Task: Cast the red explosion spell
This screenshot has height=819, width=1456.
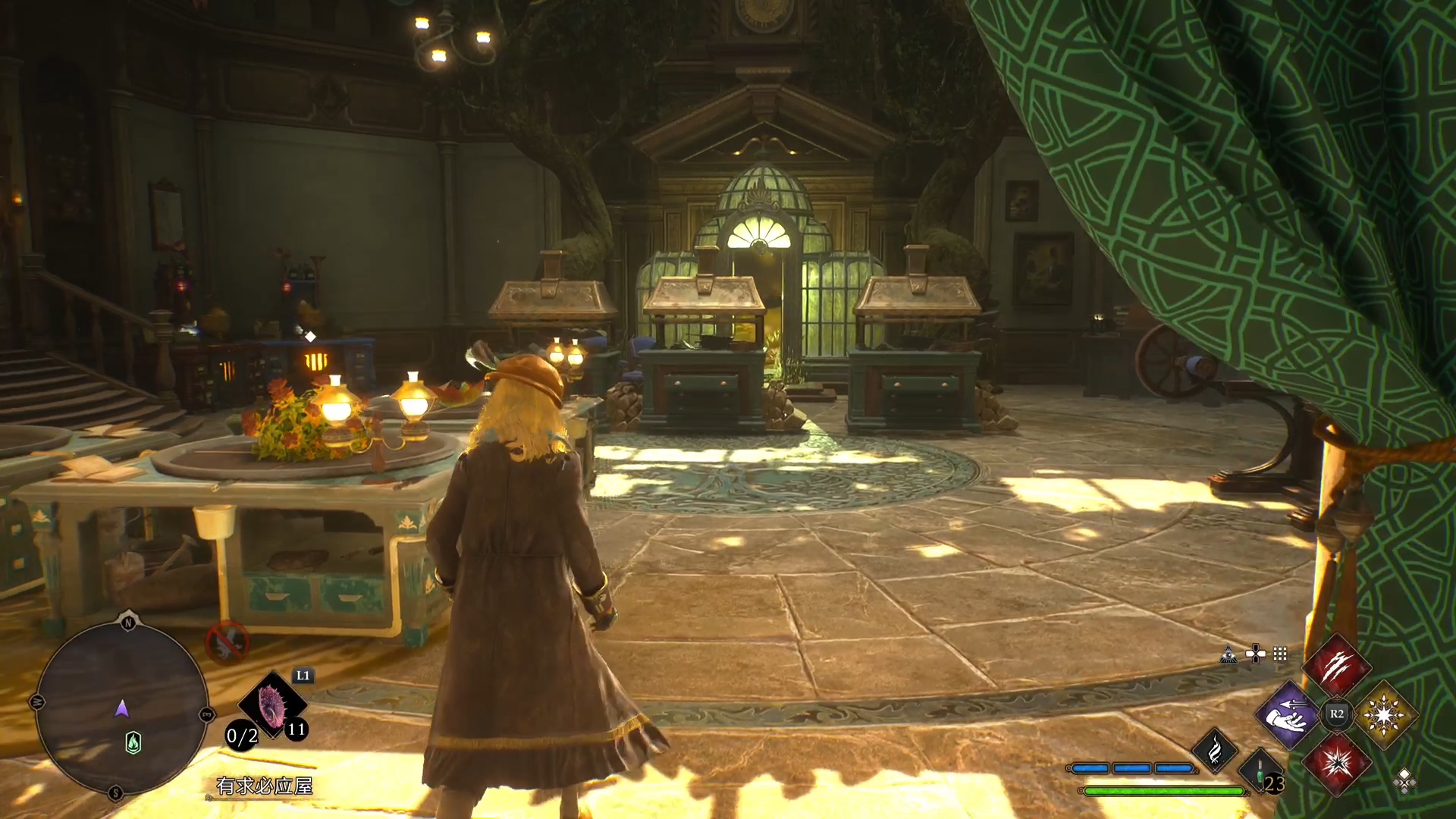Action: (1336, 762)
